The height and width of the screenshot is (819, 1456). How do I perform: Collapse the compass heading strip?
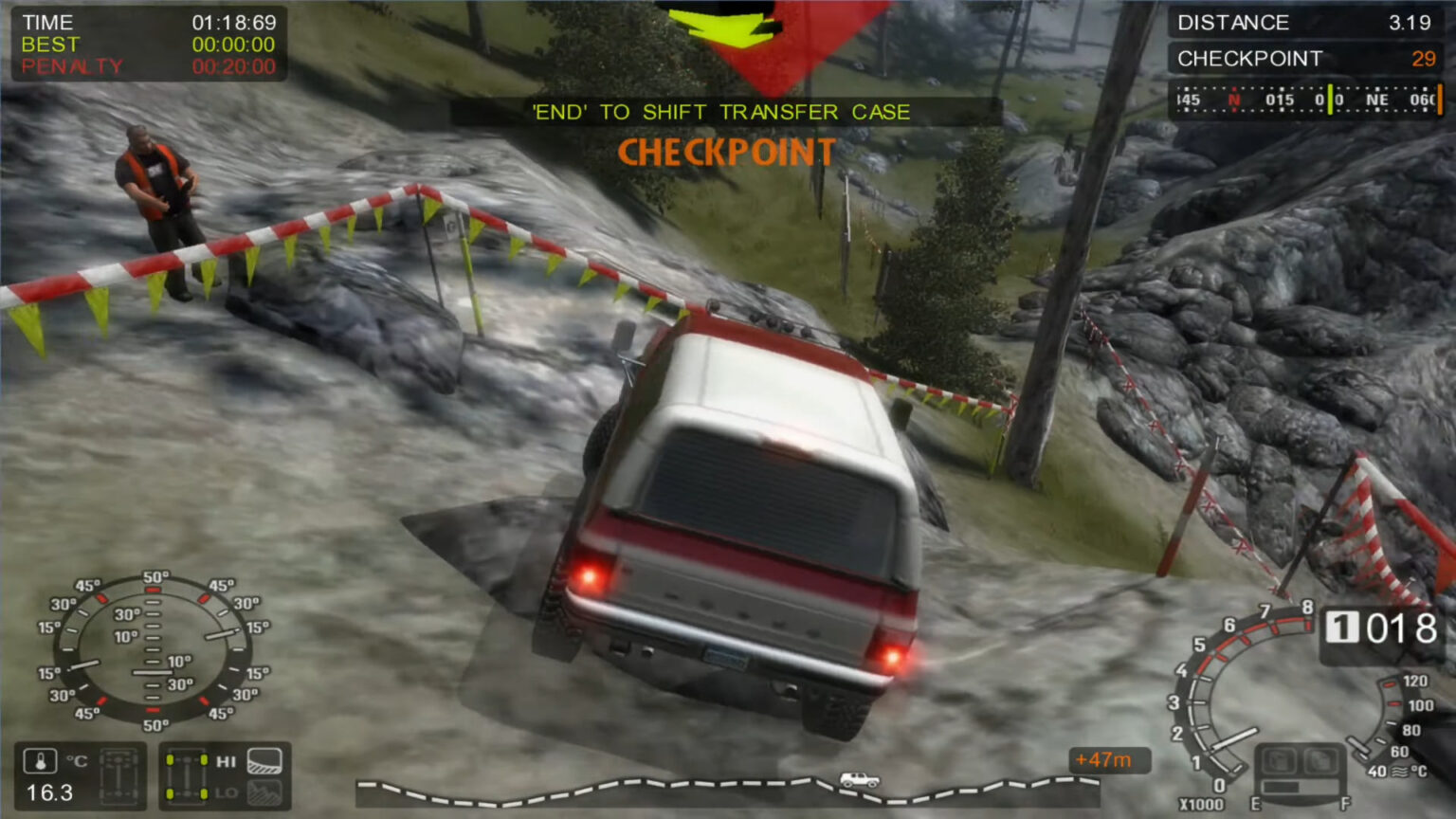(x=1306, y=98)
